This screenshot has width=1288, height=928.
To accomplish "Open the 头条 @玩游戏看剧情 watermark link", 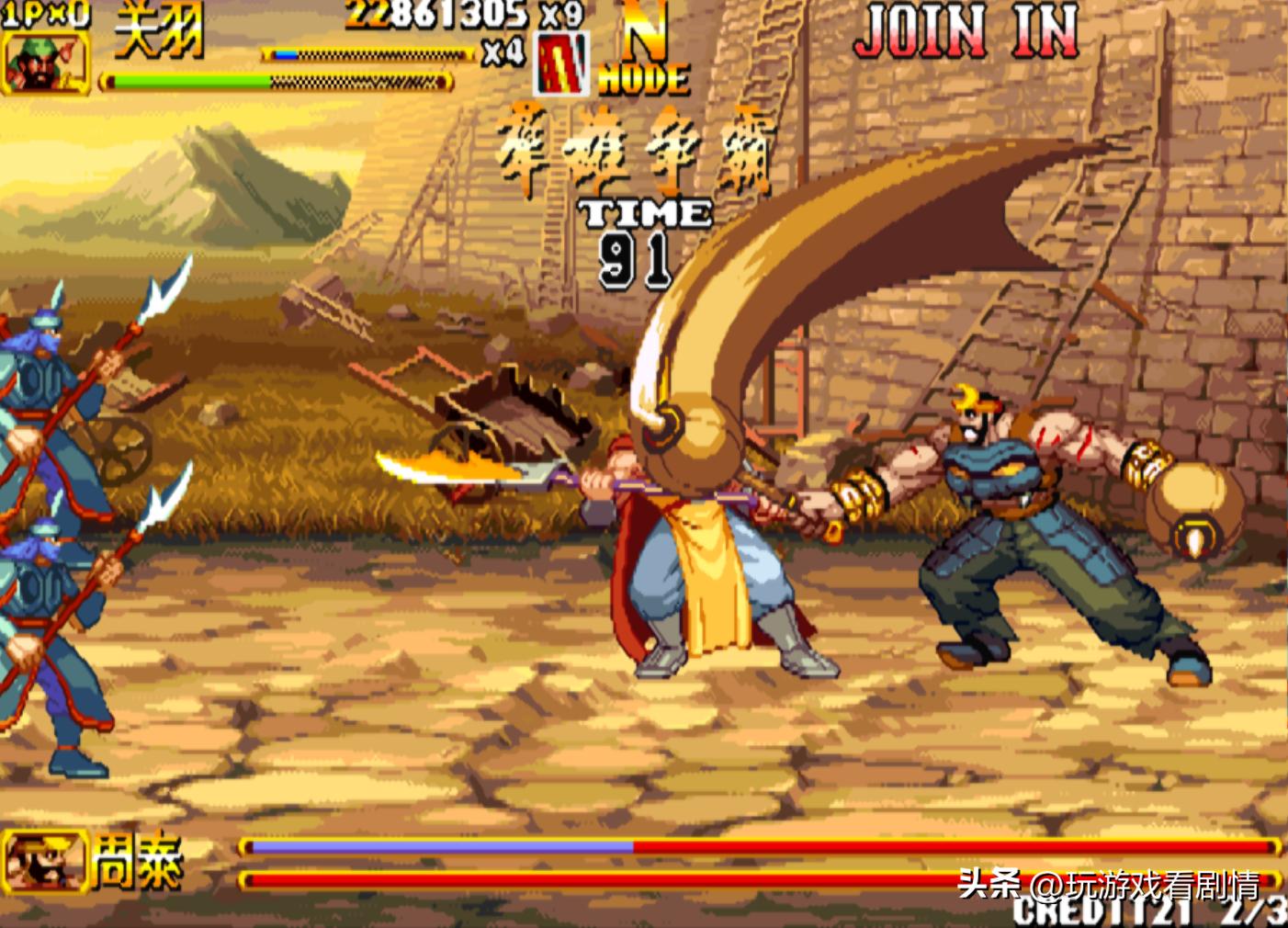I will (x=1108, y=885).
